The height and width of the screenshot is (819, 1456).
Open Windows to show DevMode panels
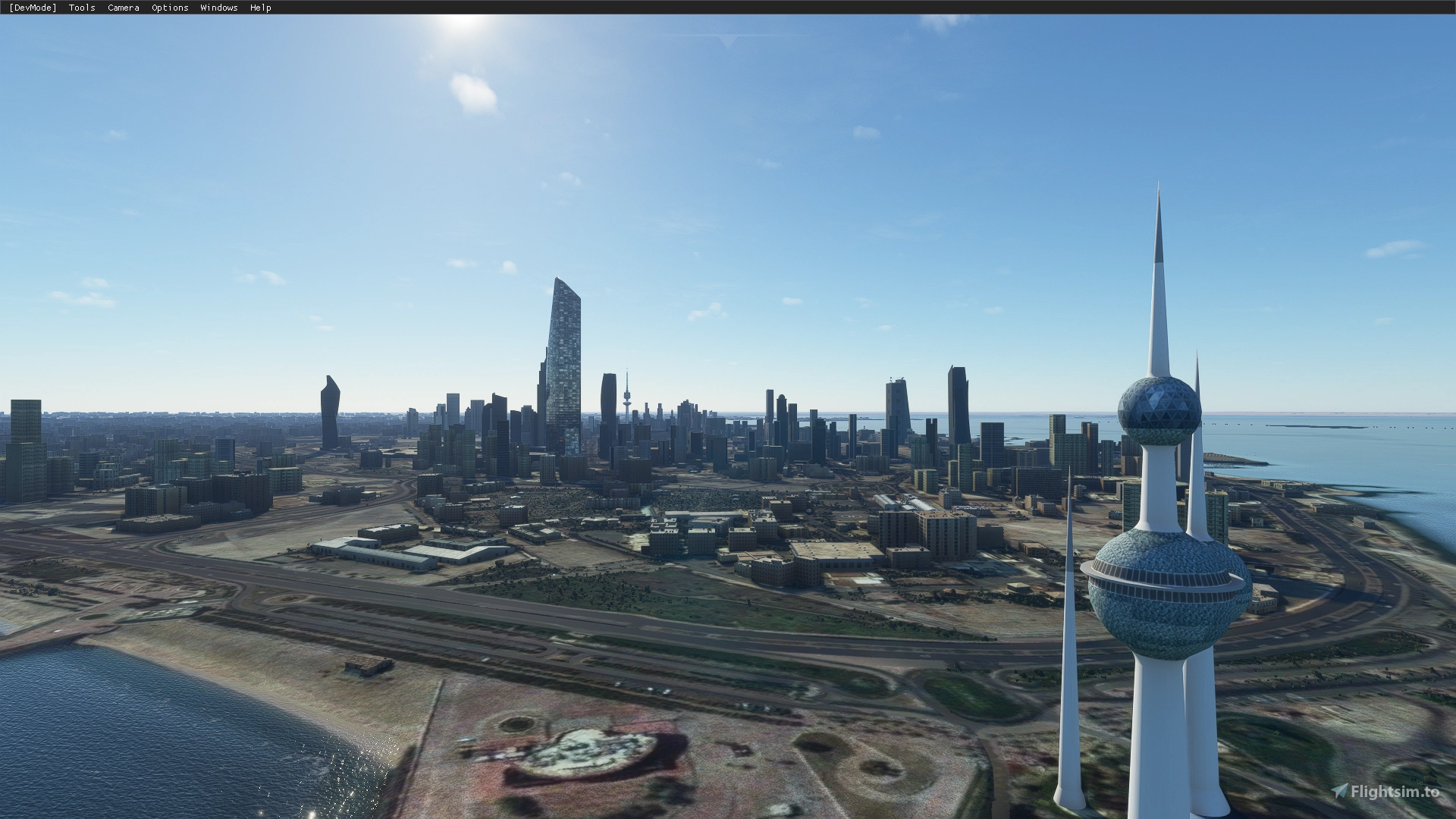point(218,8)
